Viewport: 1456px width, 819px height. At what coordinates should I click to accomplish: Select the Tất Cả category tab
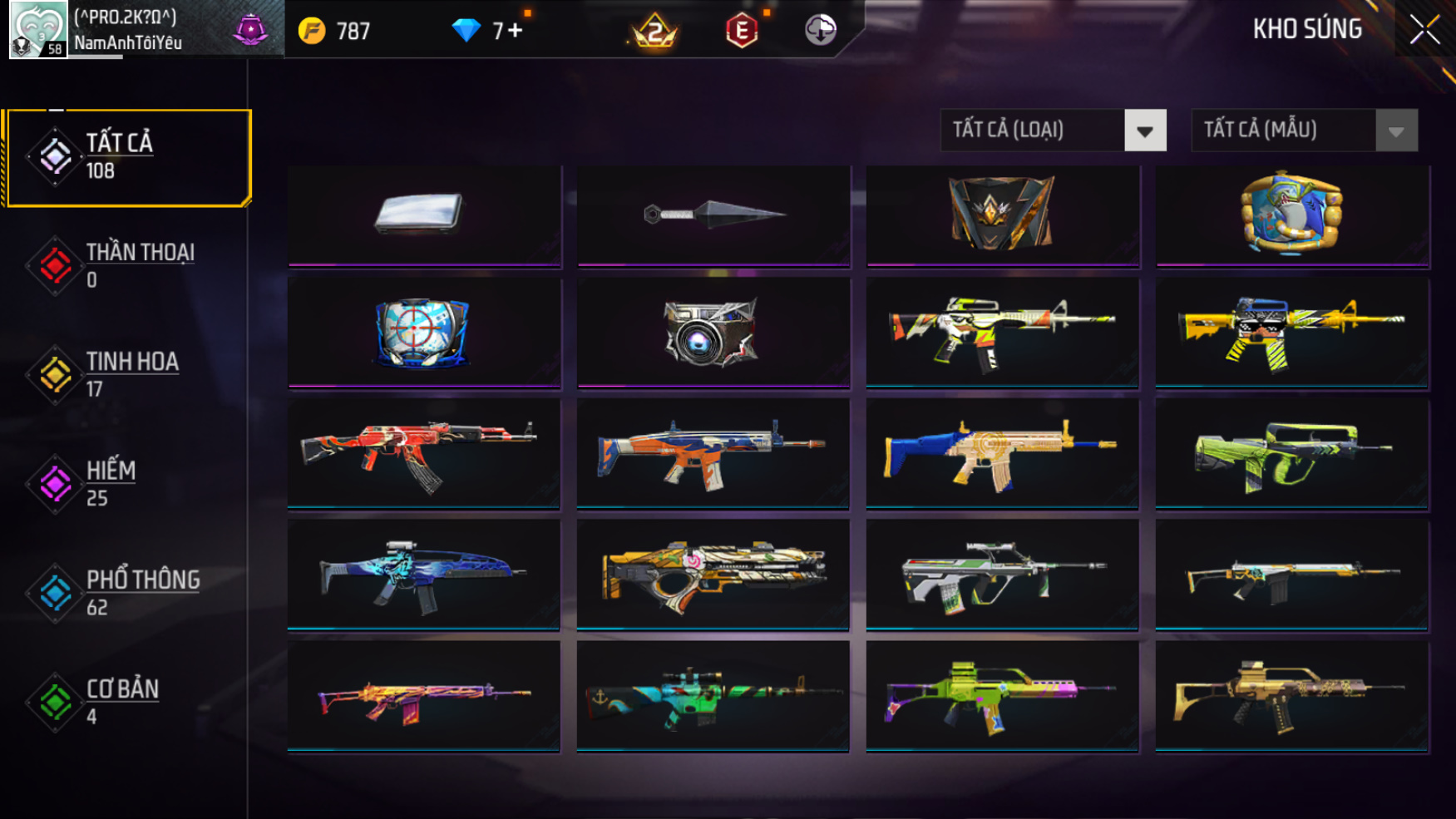(x=127, y=157)
